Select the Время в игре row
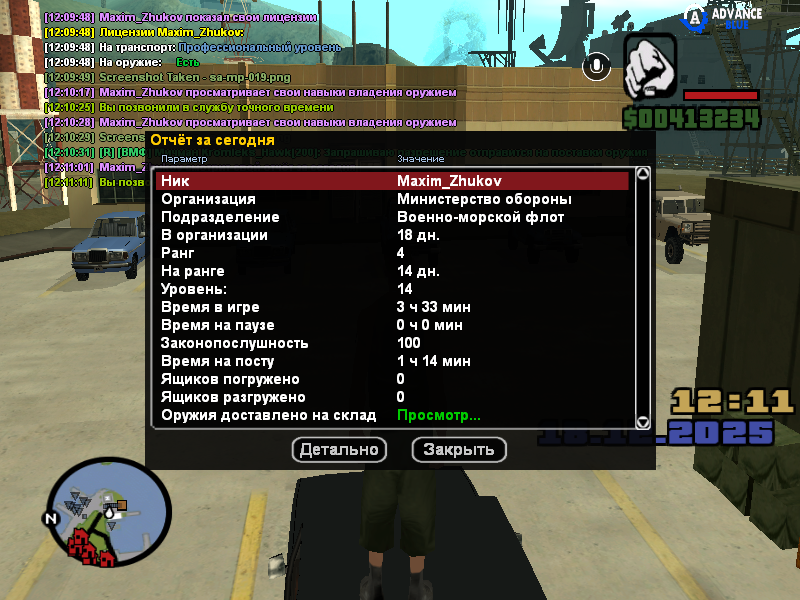This screenshot has width=800, height=600. point(392,307)
